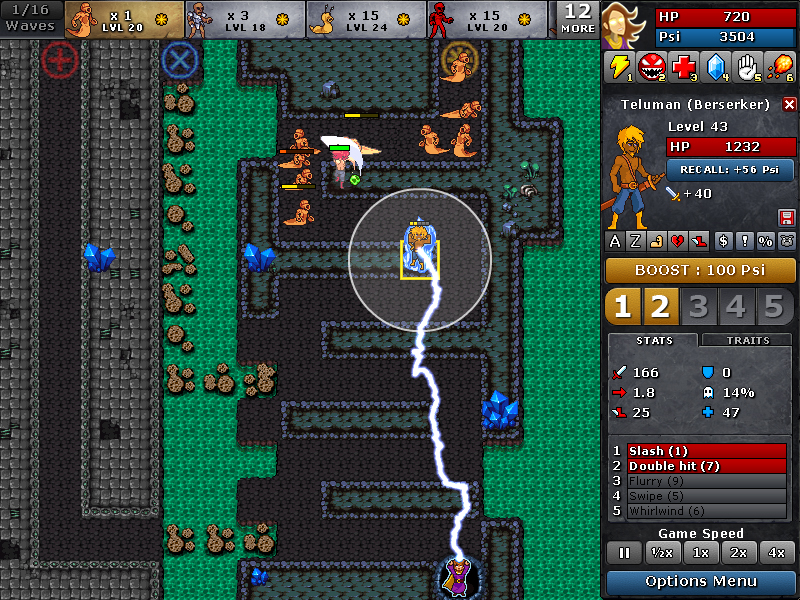
Task: Activate the lightning bolt spell
Action: coord(620,67)
